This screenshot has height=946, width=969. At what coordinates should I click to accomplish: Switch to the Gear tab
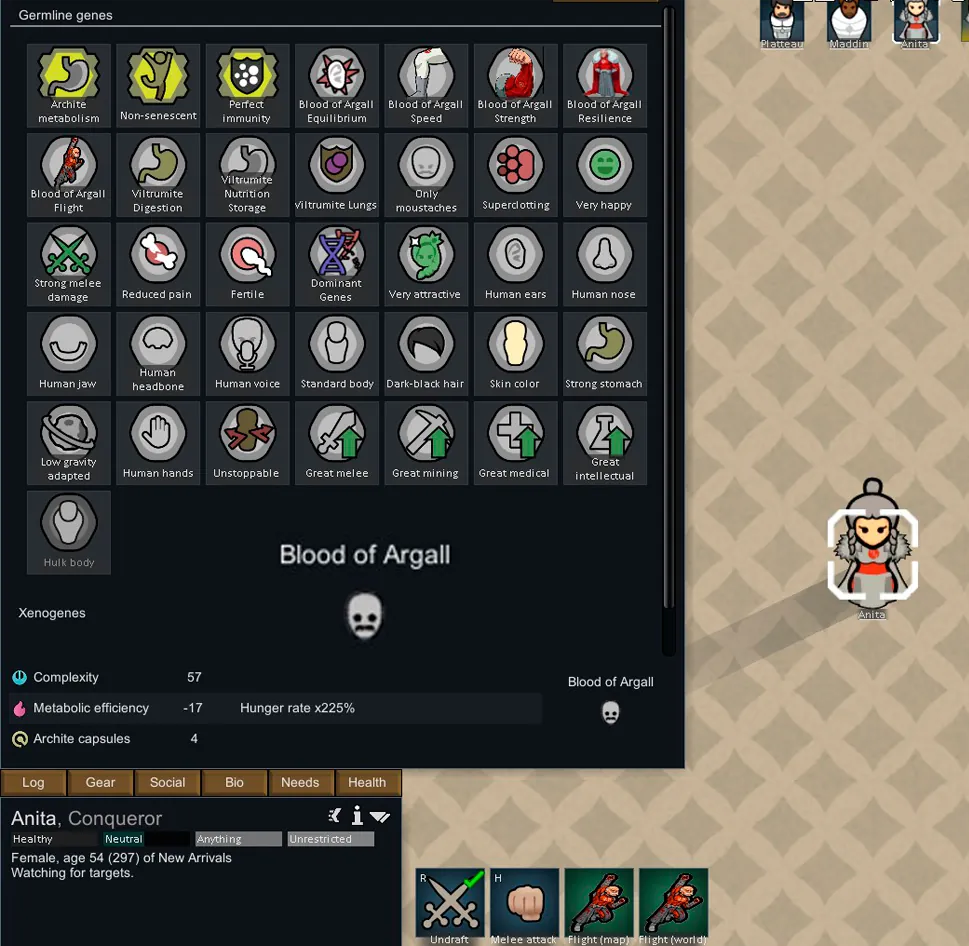pos(100,782)
